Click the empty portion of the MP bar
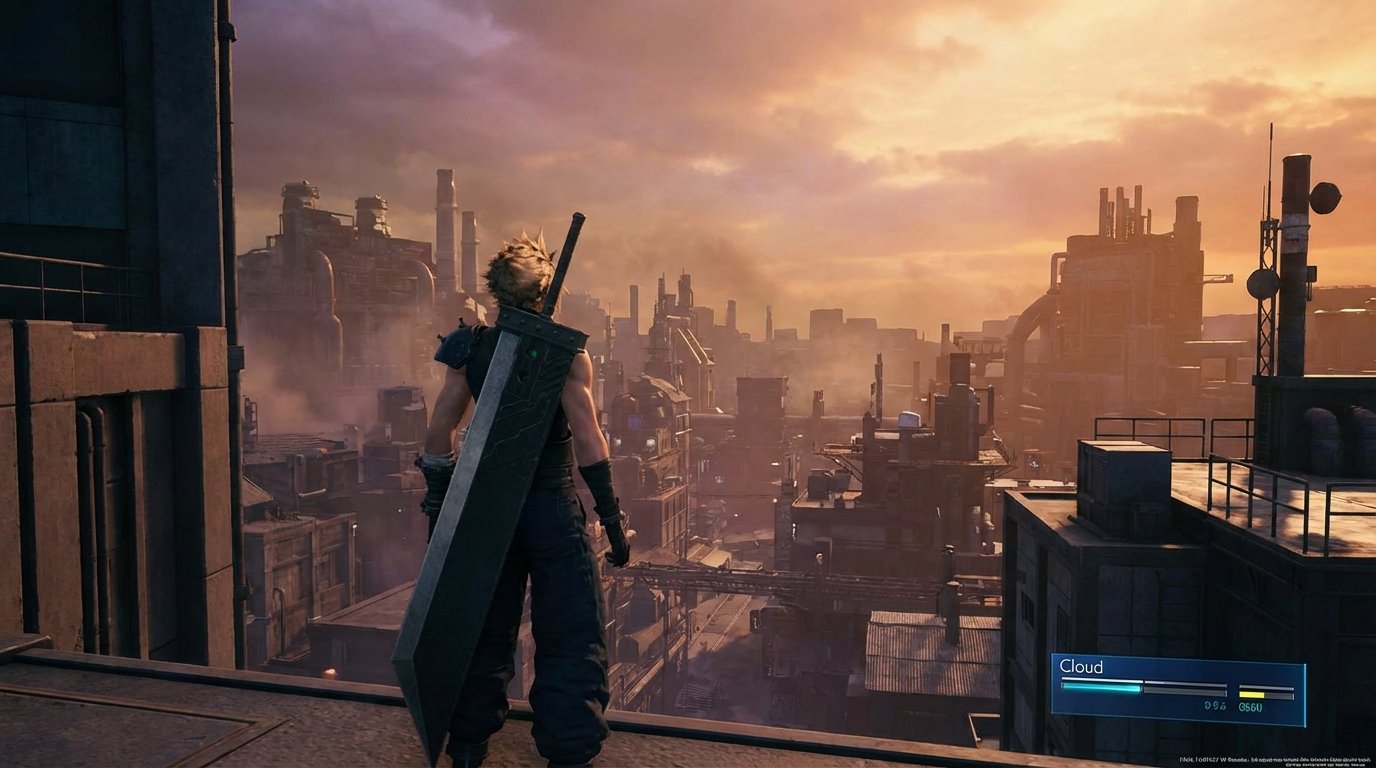Image resolution: width=1376 pixels, height=768 pixels. pos(1278,695)
